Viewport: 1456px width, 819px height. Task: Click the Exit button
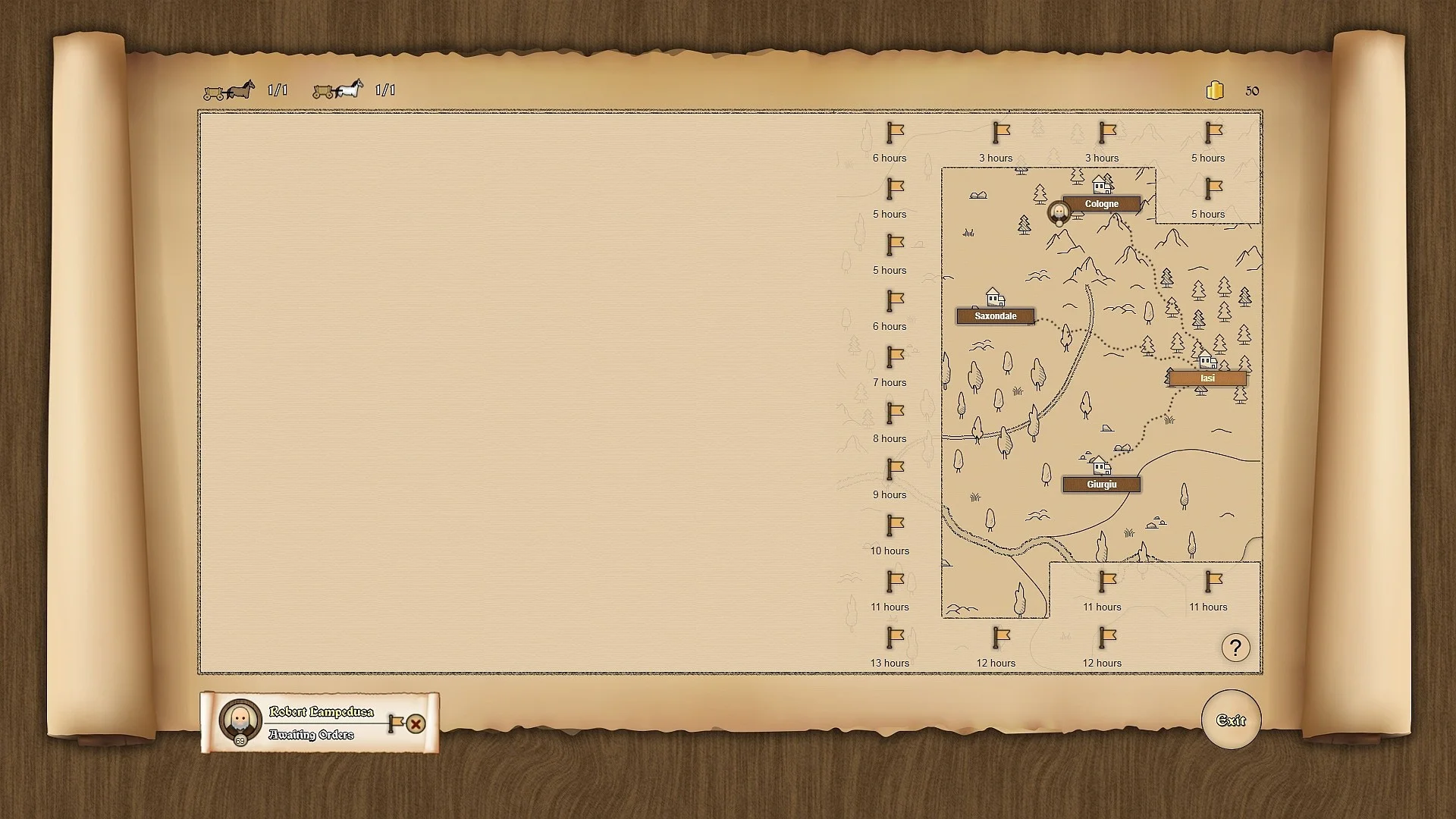1231,720
